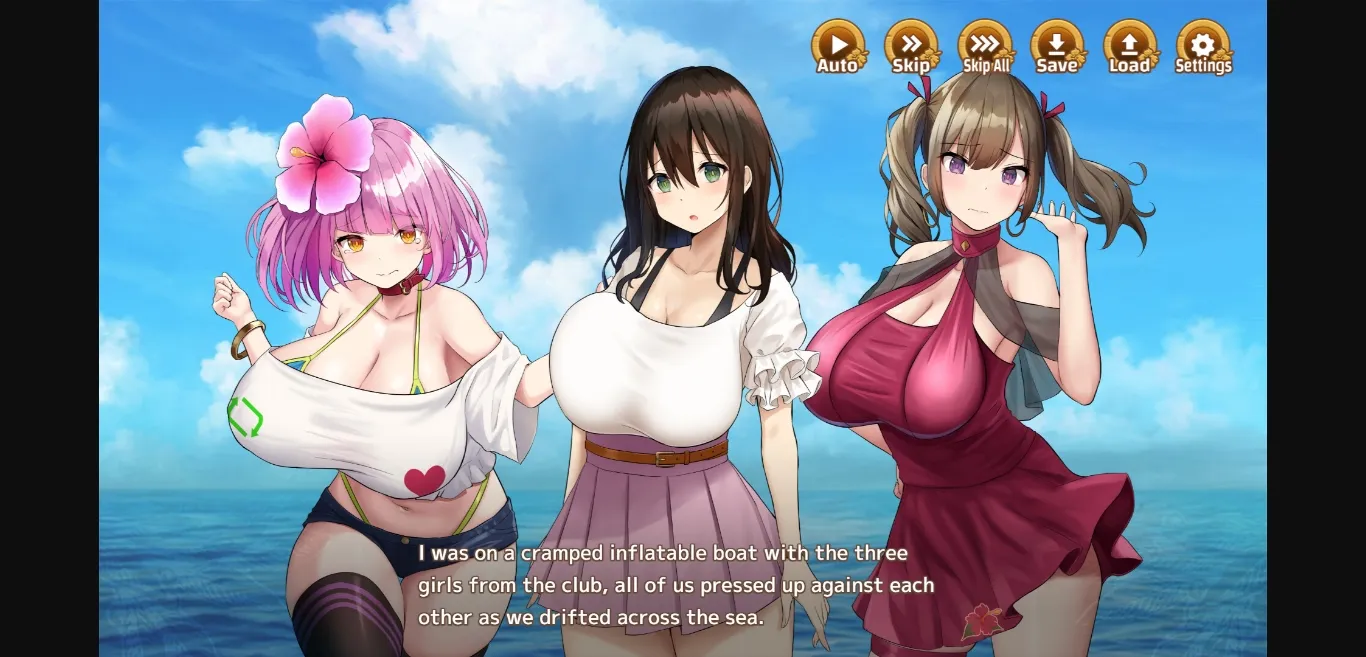
Task: Open the Load game menu
Action: tap(1130, 46)
